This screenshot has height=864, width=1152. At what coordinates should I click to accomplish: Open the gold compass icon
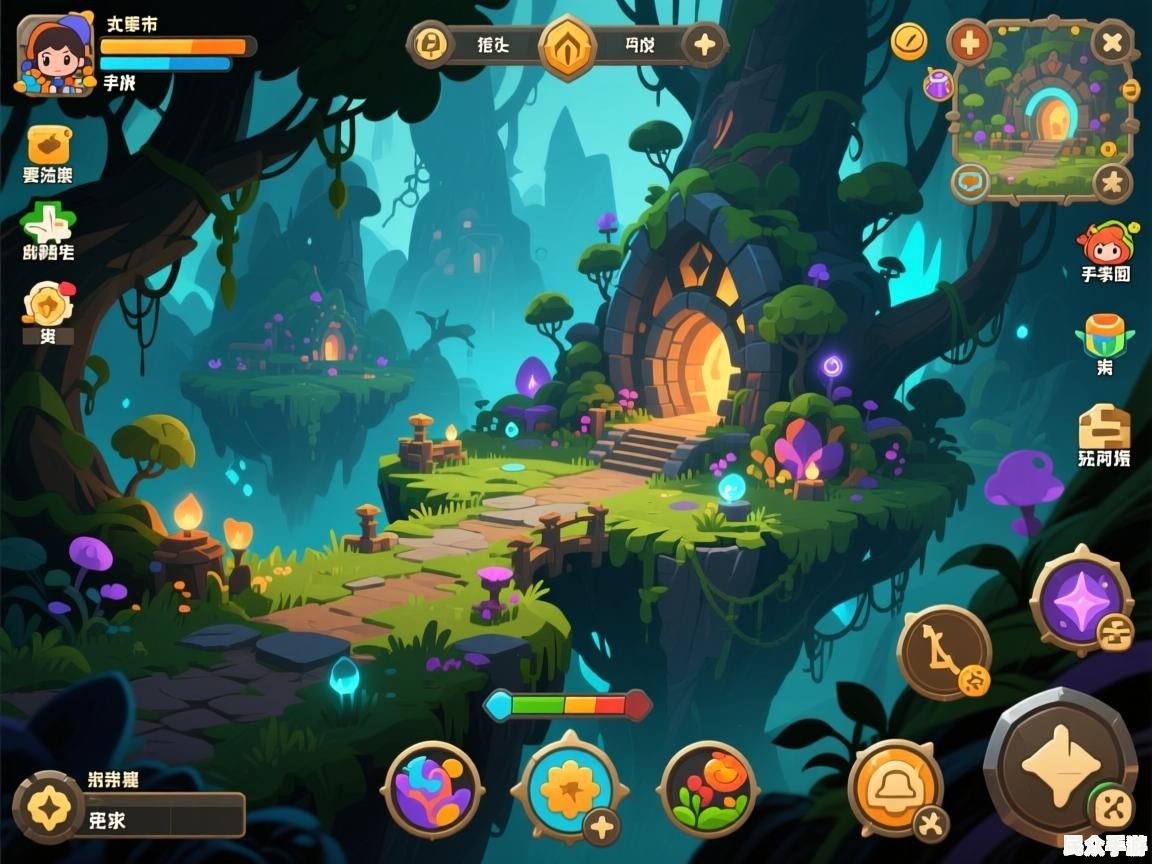coord(909,41)
